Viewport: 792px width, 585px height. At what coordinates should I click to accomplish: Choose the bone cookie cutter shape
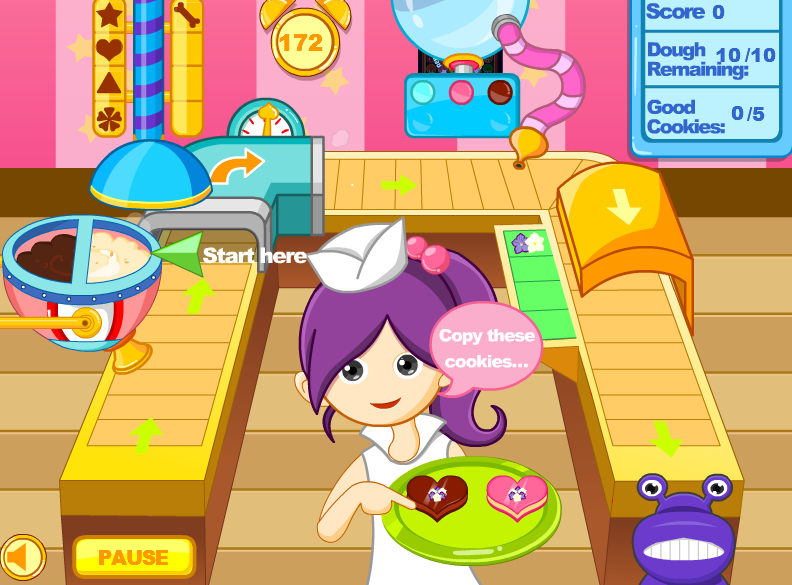point(186,16)
